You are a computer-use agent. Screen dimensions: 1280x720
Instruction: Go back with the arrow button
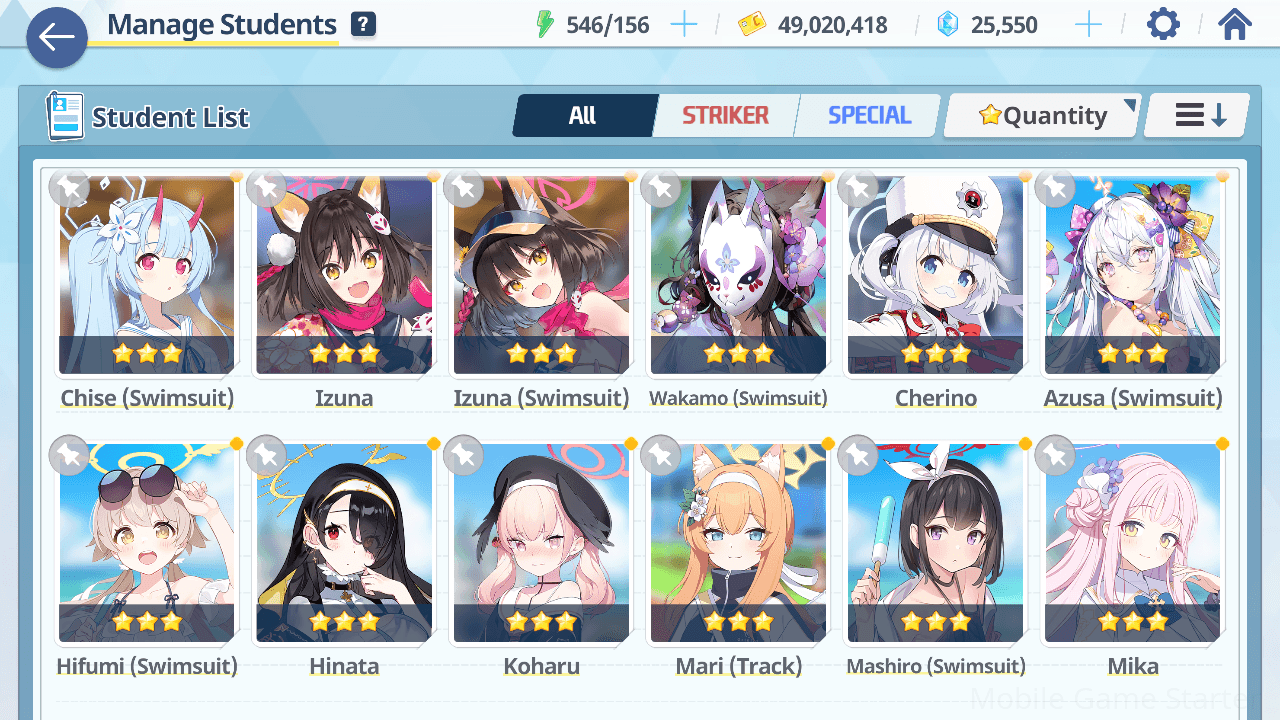click(x=57, y=39)
